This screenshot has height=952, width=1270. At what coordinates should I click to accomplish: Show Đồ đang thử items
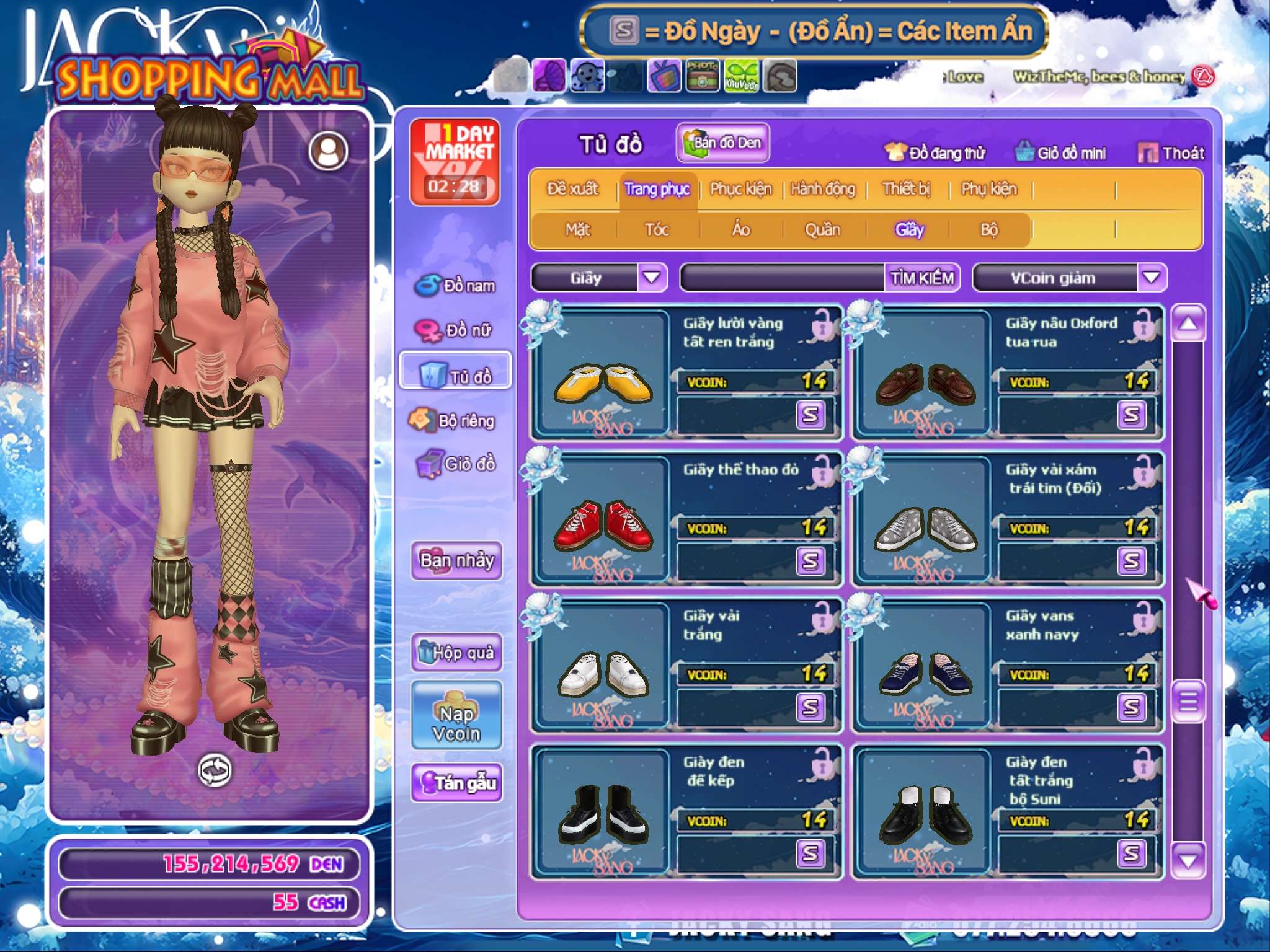pyautogui.click(x=935, y=152)
